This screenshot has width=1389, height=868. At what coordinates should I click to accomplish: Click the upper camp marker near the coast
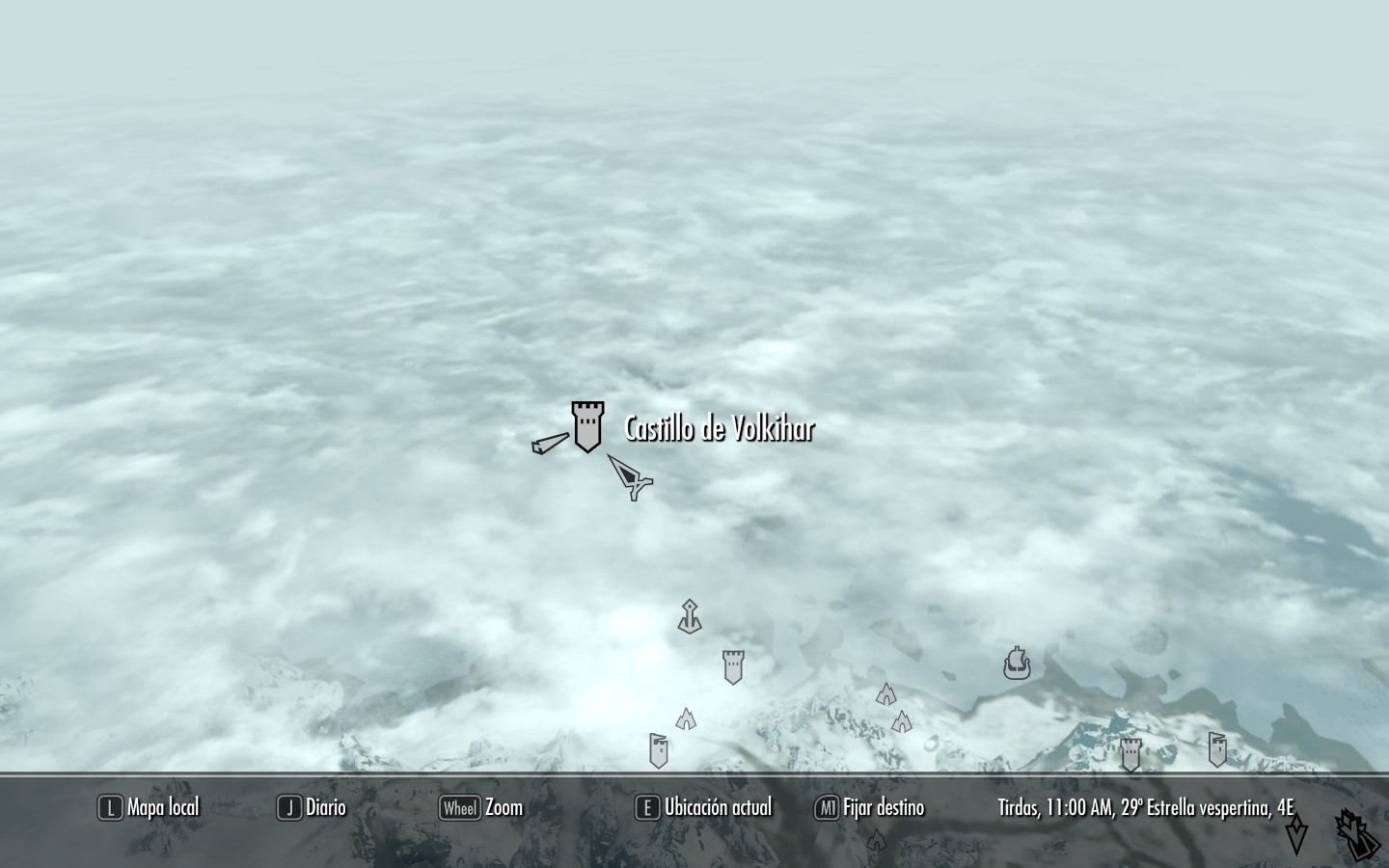click(x=886, y=692)
